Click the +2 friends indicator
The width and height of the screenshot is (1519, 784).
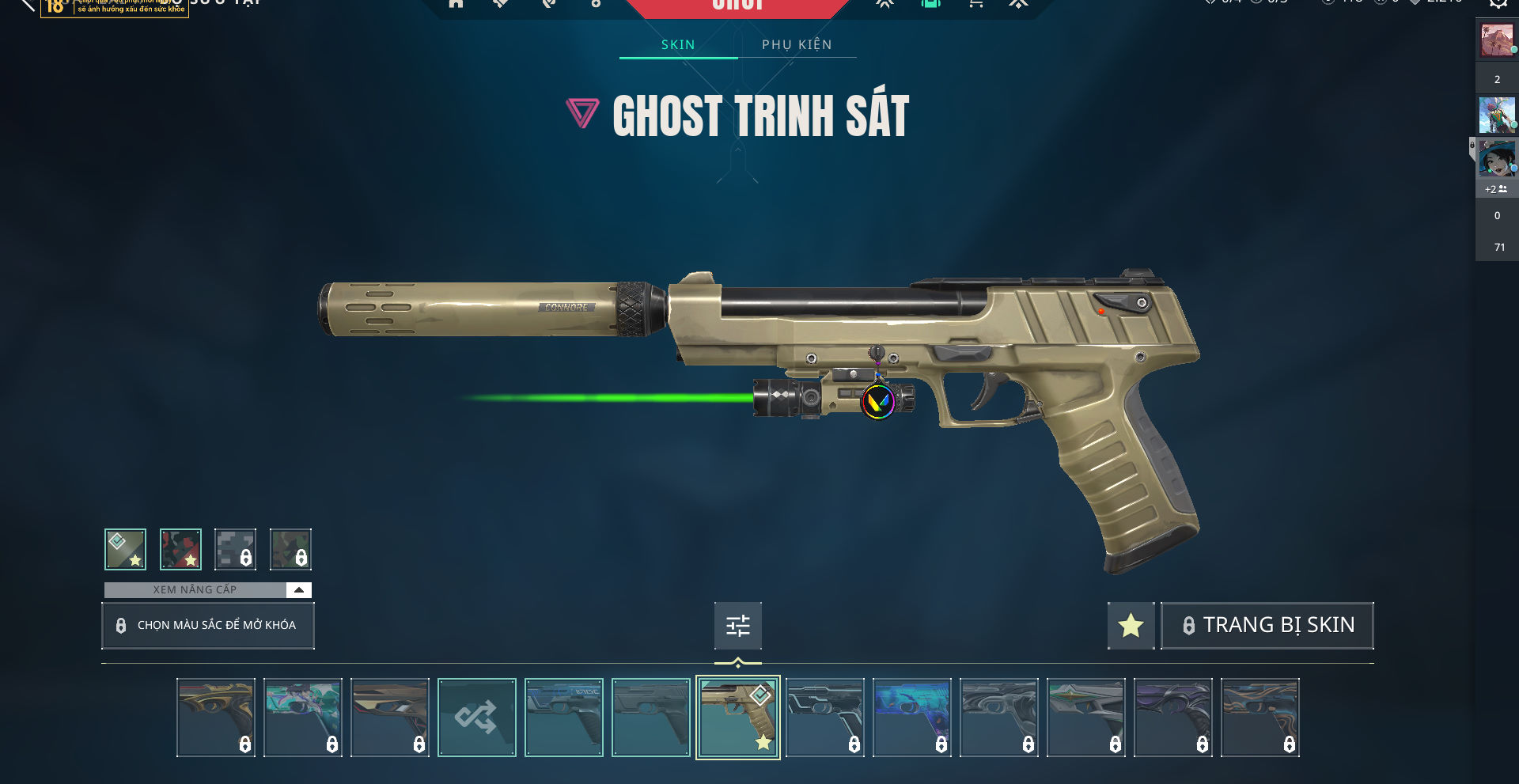pyautogui.click(x=1495, y=189)
